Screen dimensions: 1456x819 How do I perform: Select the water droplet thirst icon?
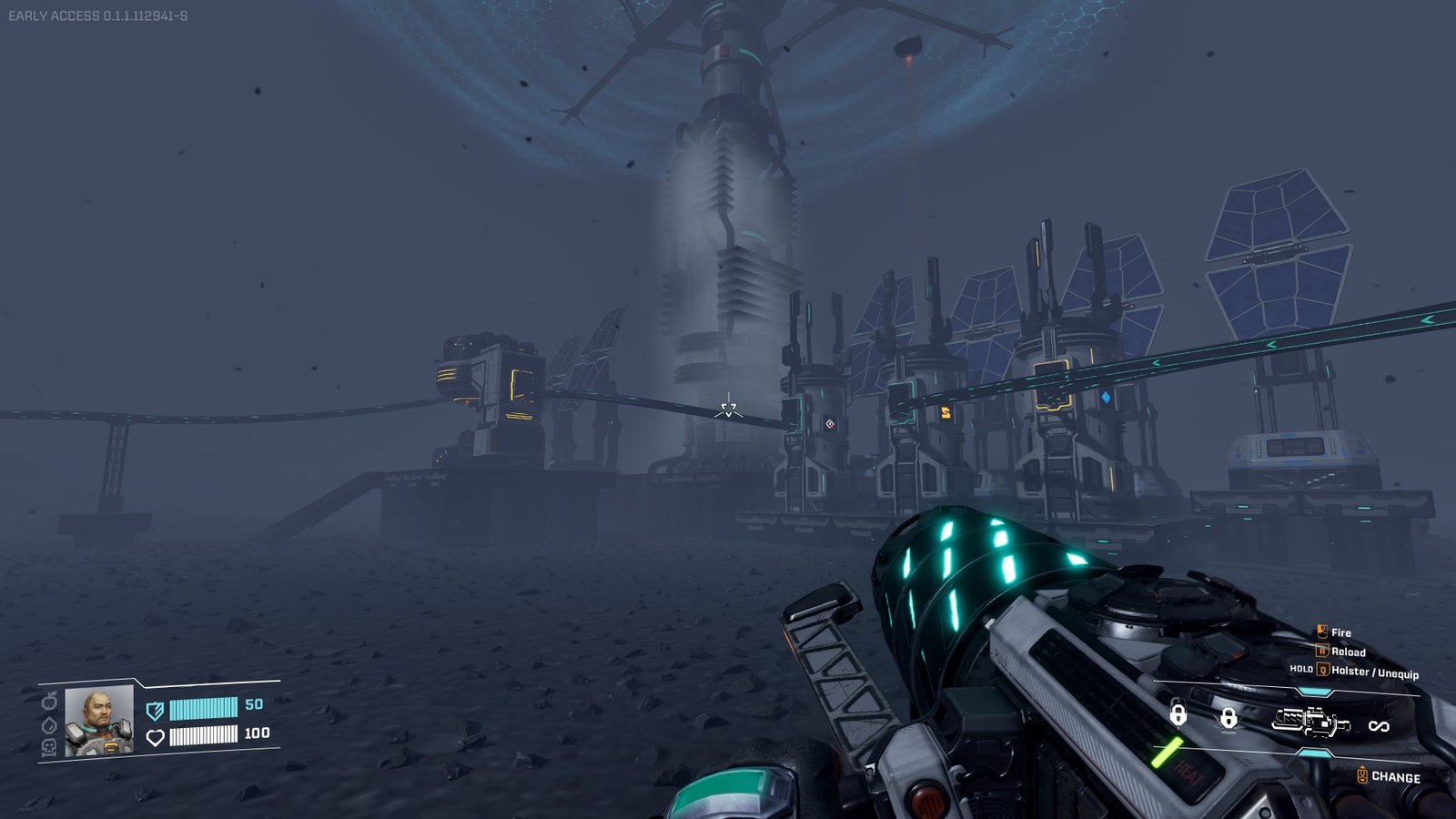(x=49, y=725)
